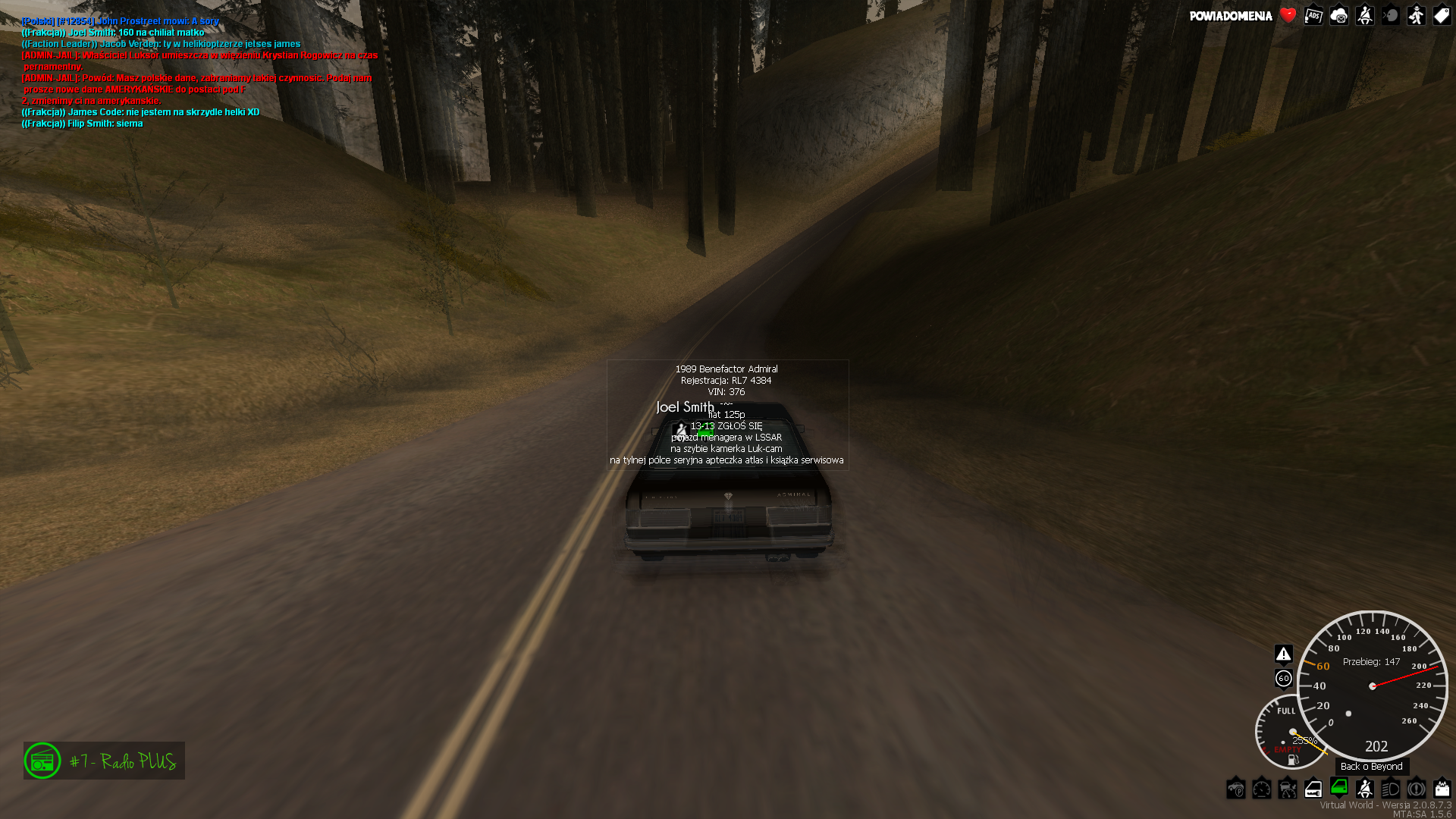Open the cloud mail notification icon
Screen dimensions: 1456x819
(x=1339, y=16)
